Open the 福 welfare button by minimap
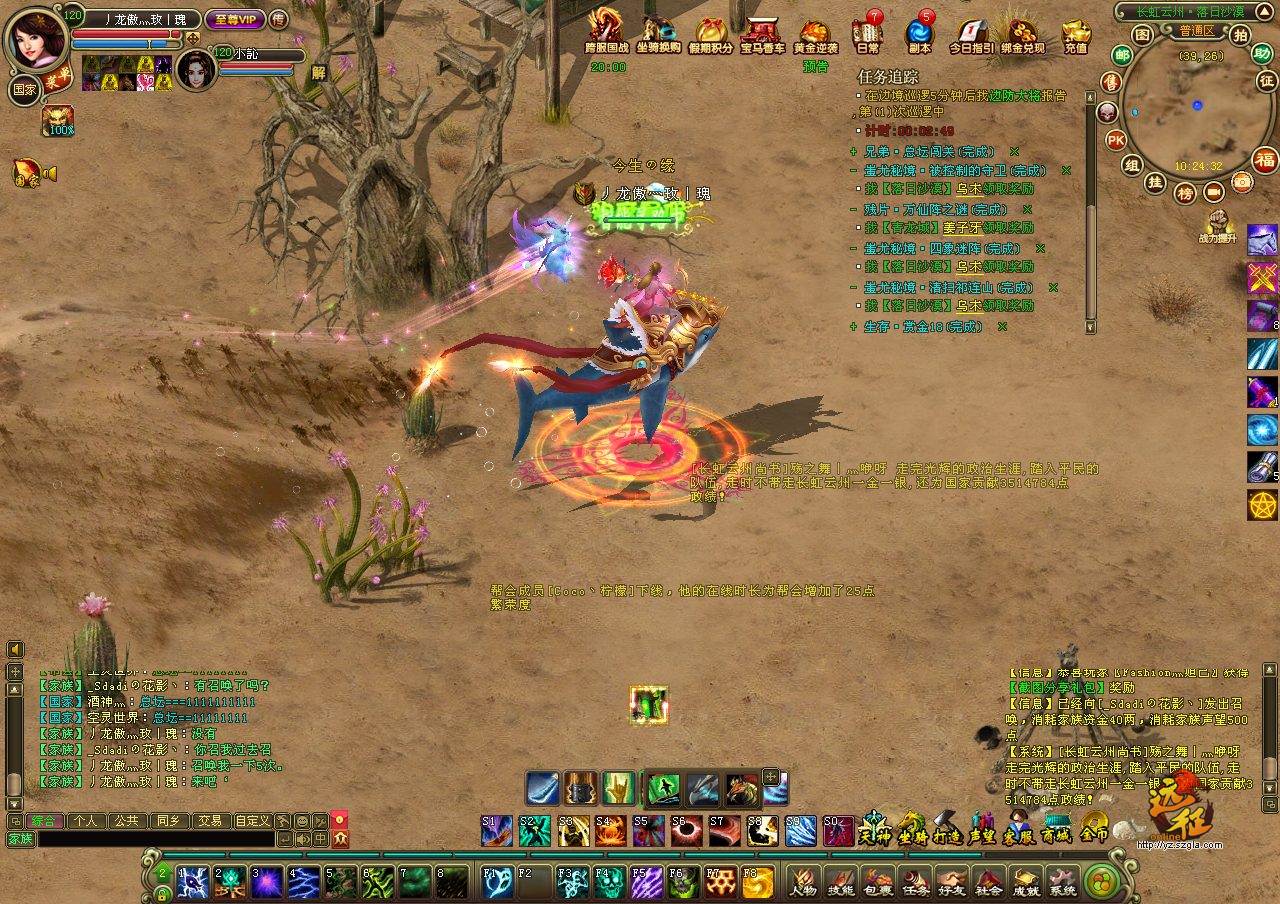The image size is (1280, 904). [1266, 160]
